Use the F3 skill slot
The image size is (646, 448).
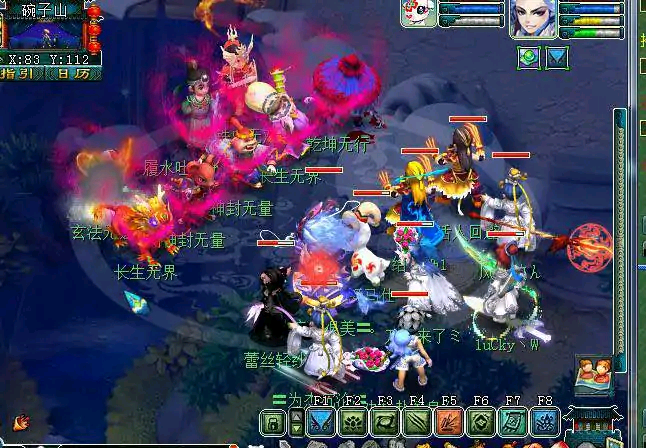(385, 421)
